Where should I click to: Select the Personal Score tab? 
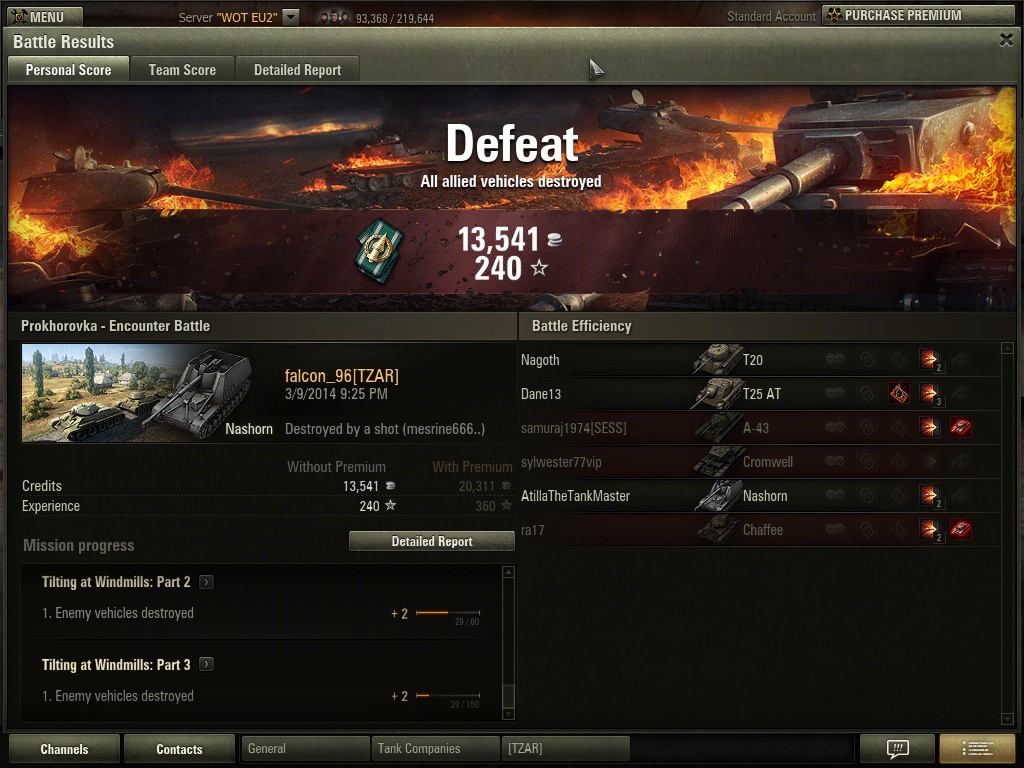[x=68, y=70]
